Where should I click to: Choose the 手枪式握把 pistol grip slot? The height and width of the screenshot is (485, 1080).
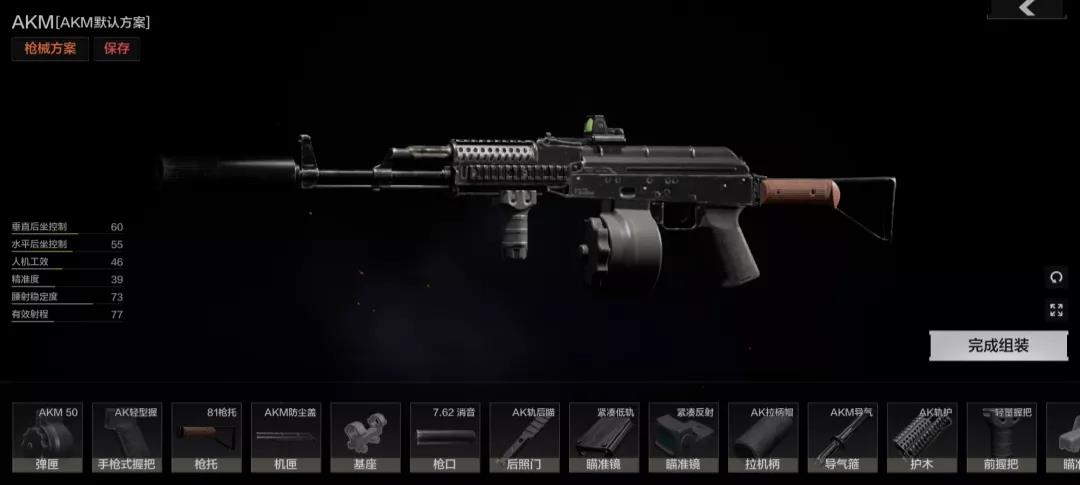[x=127, y=437]
